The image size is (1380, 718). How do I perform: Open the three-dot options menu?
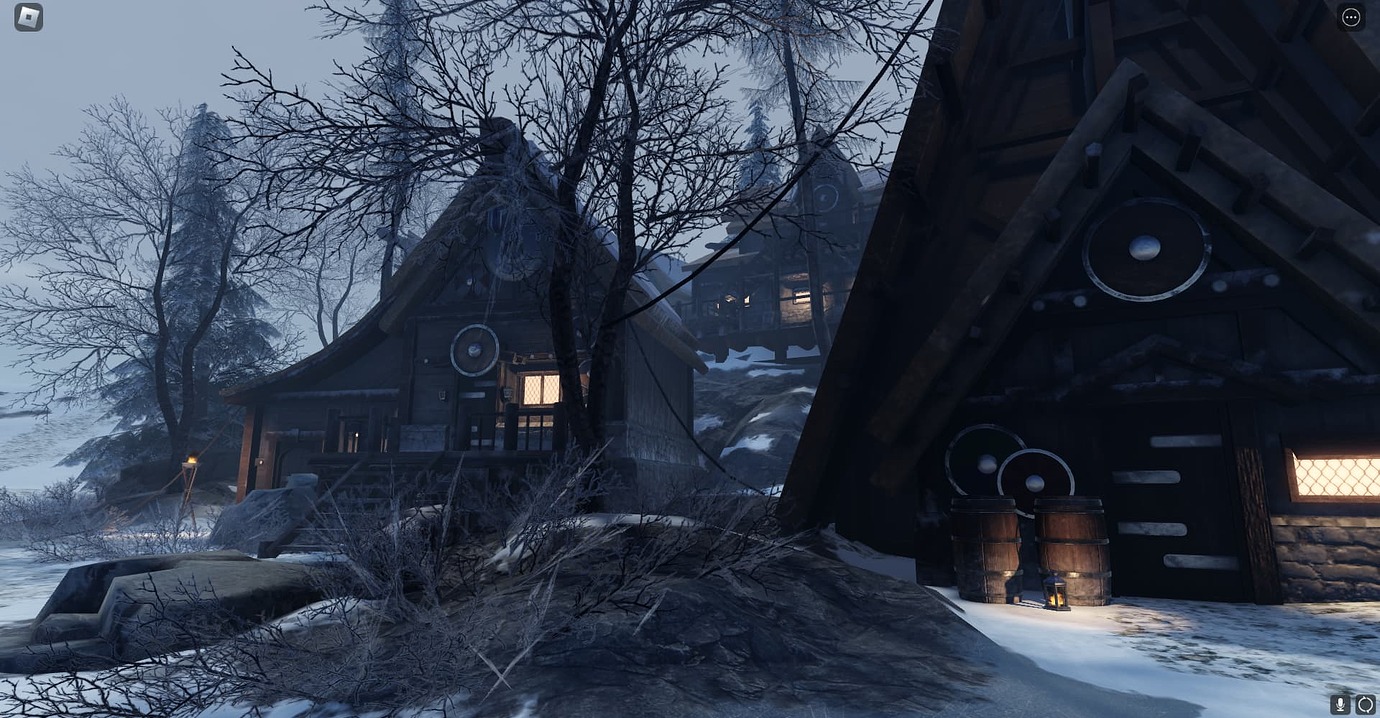(1351, 17)
